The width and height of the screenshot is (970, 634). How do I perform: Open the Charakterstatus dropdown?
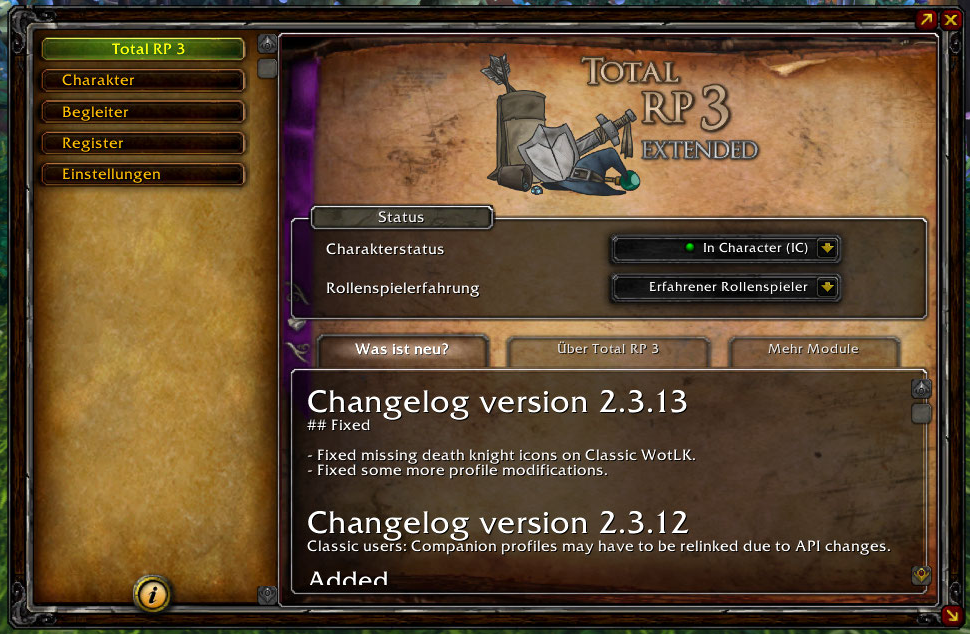click(x=827, y=248)
